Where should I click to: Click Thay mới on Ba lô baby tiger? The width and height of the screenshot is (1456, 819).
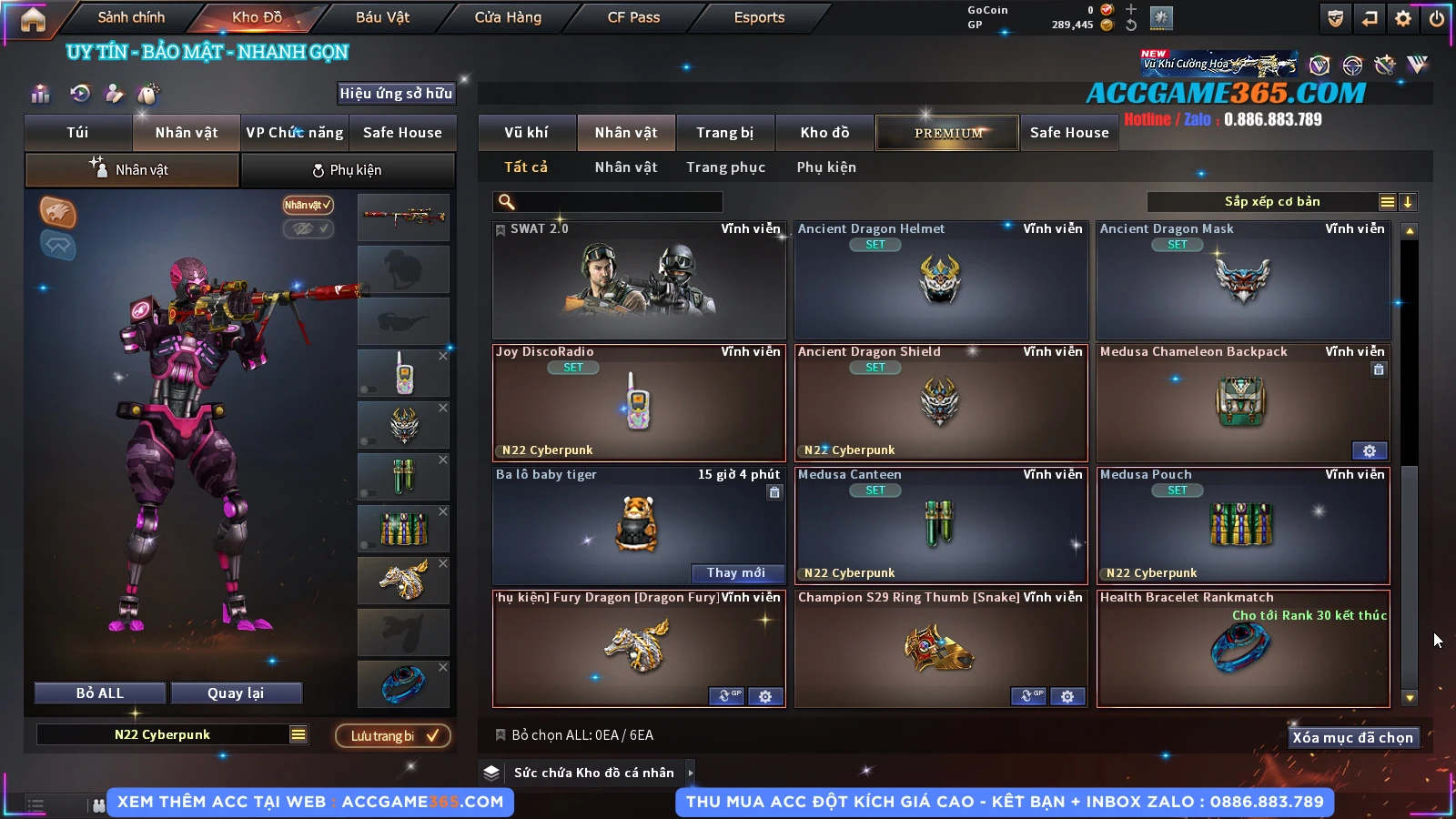pyautogui.click(x=735, y=572)
